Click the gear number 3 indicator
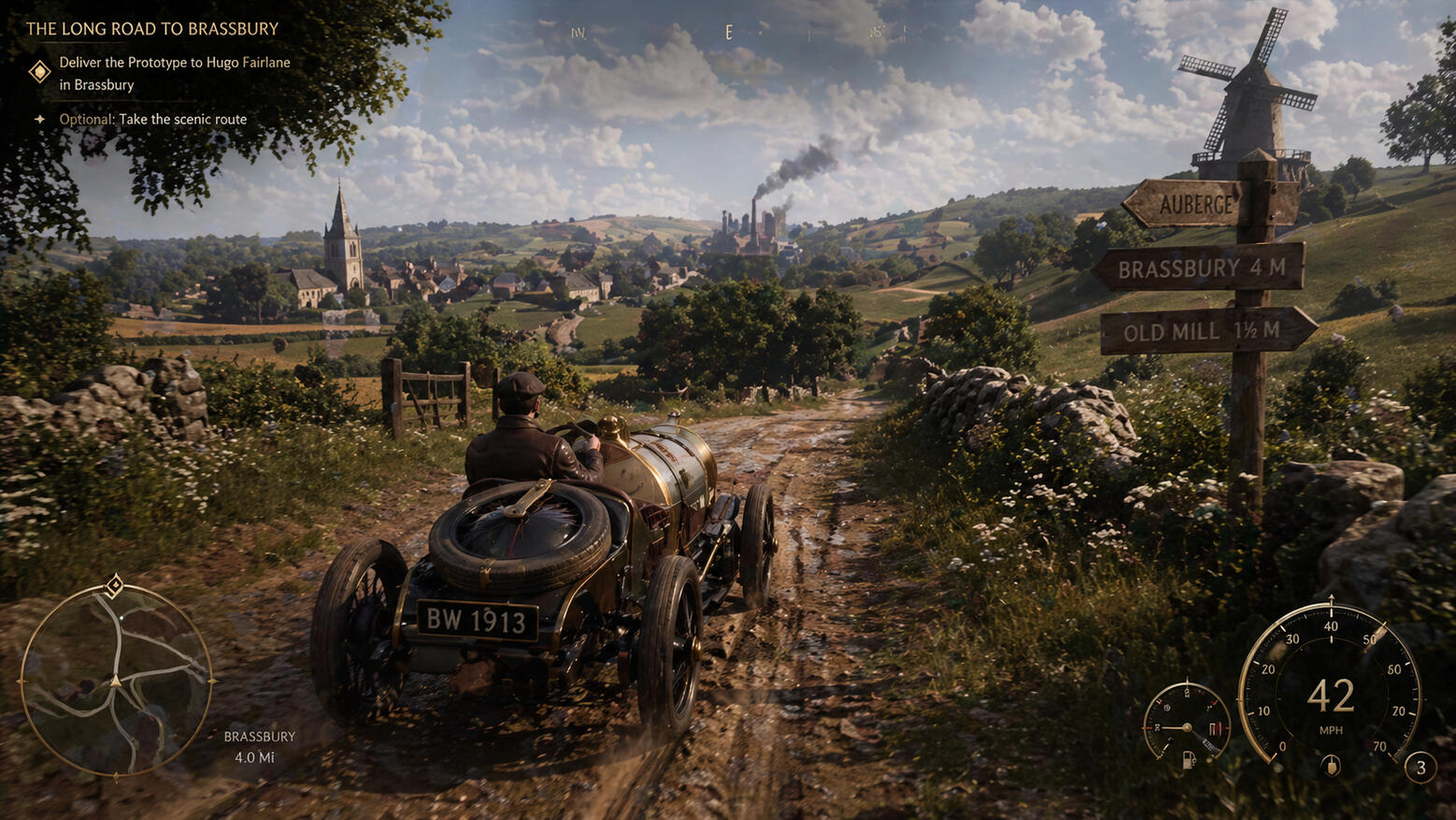Viewport: 1456px width, 820px height. click(x=1420, y=768)
